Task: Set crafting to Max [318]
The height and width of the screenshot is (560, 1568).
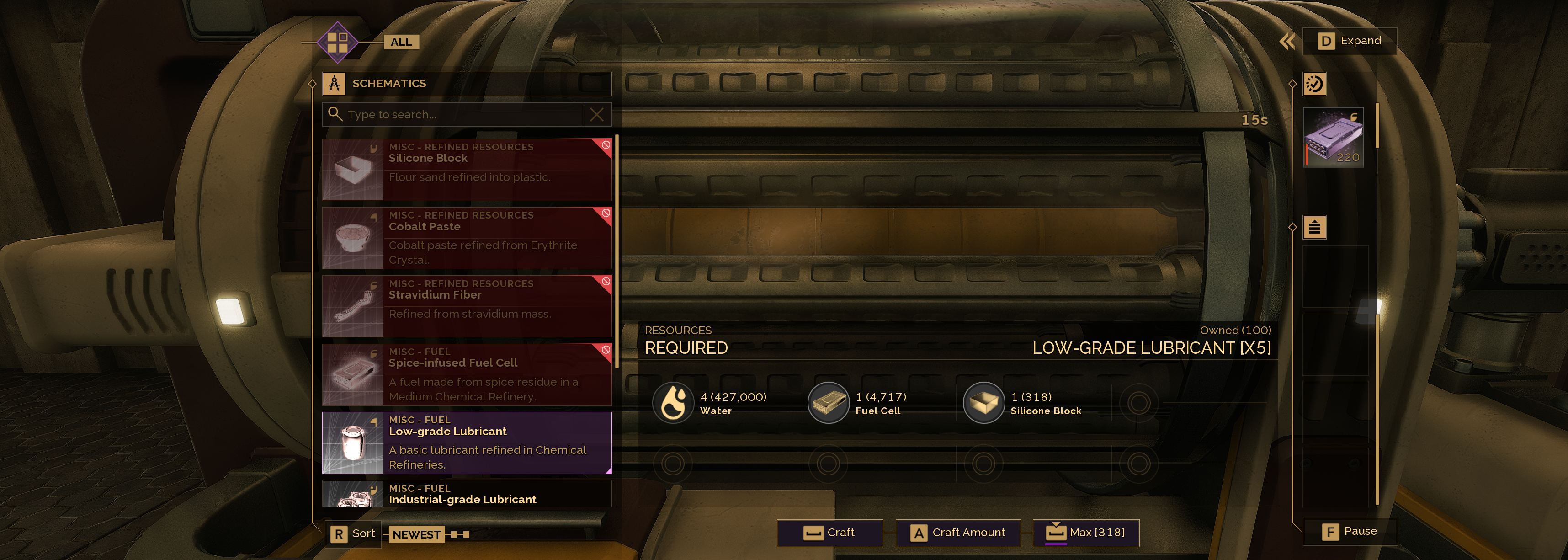Action: [1085, 533]
